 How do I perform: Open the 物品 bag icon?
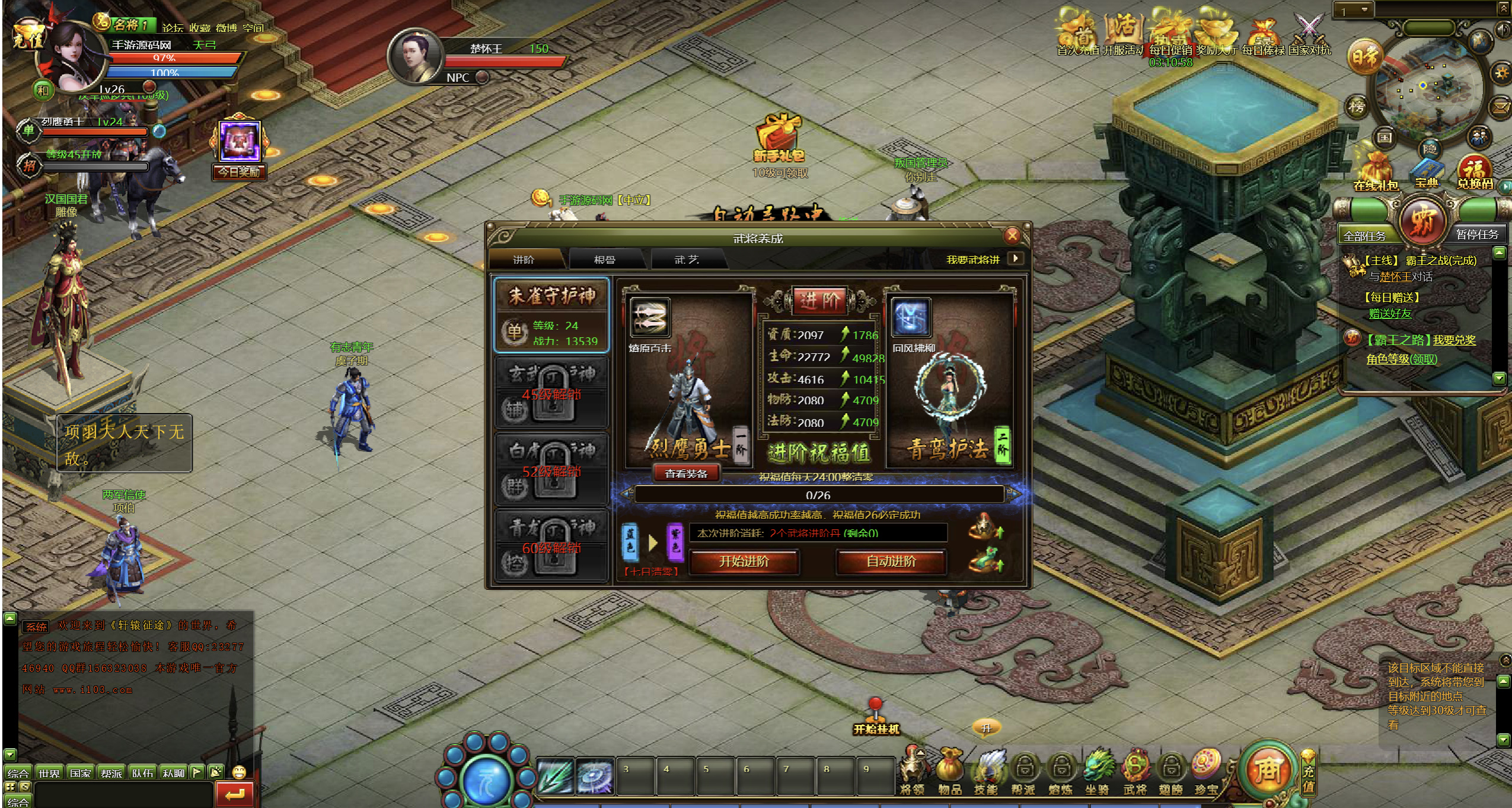point(949,771)
